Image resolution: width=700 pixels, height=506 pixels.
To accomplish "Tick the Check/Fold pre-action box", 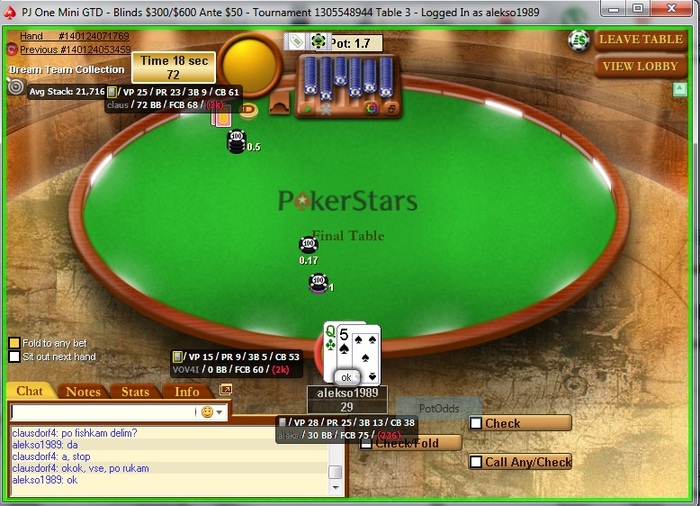I will pyautogui.click(x=366, y=443).
